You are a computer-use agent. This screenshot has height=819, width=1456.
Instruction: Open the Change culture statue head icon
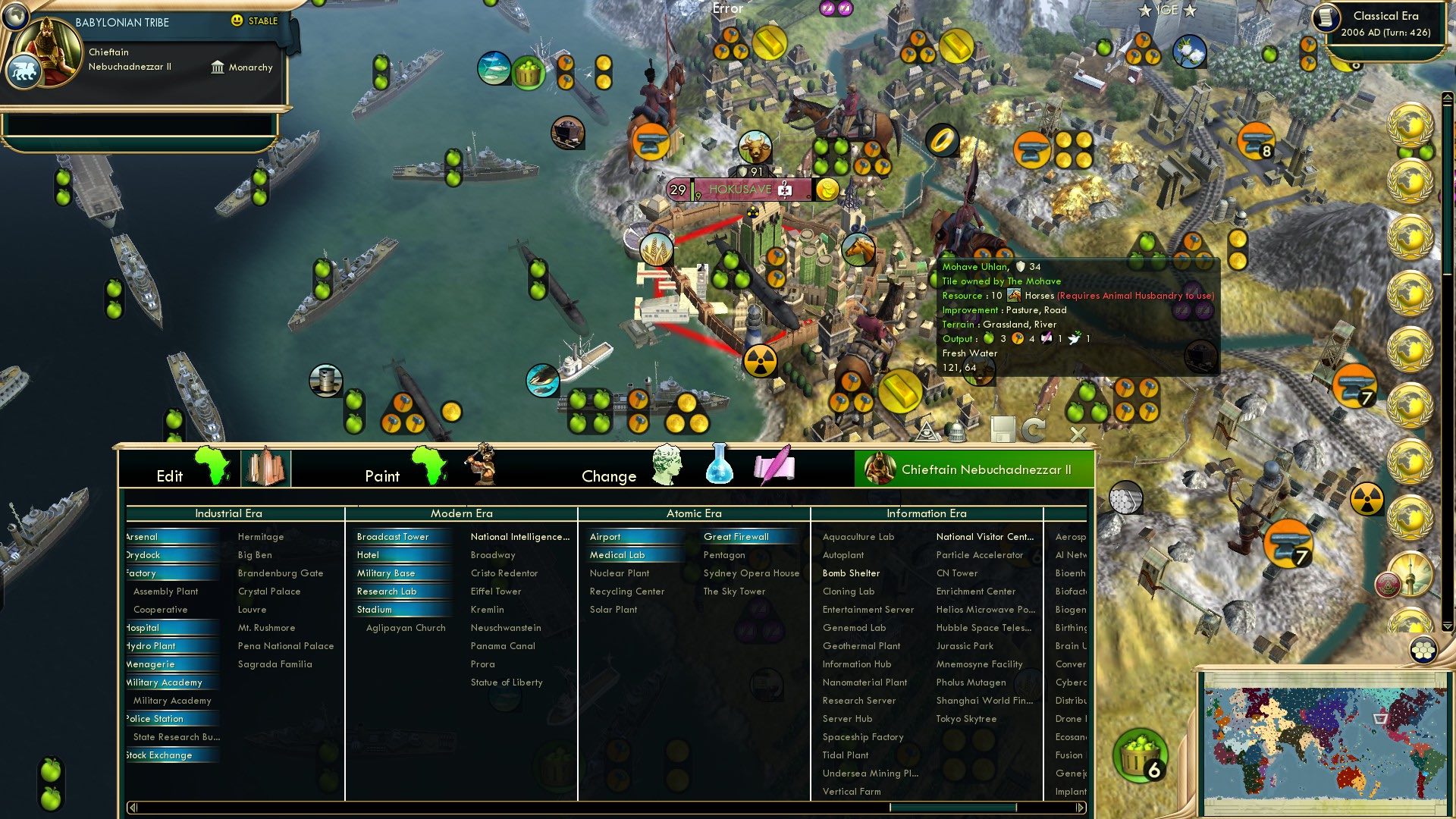[x=666, y=466]
